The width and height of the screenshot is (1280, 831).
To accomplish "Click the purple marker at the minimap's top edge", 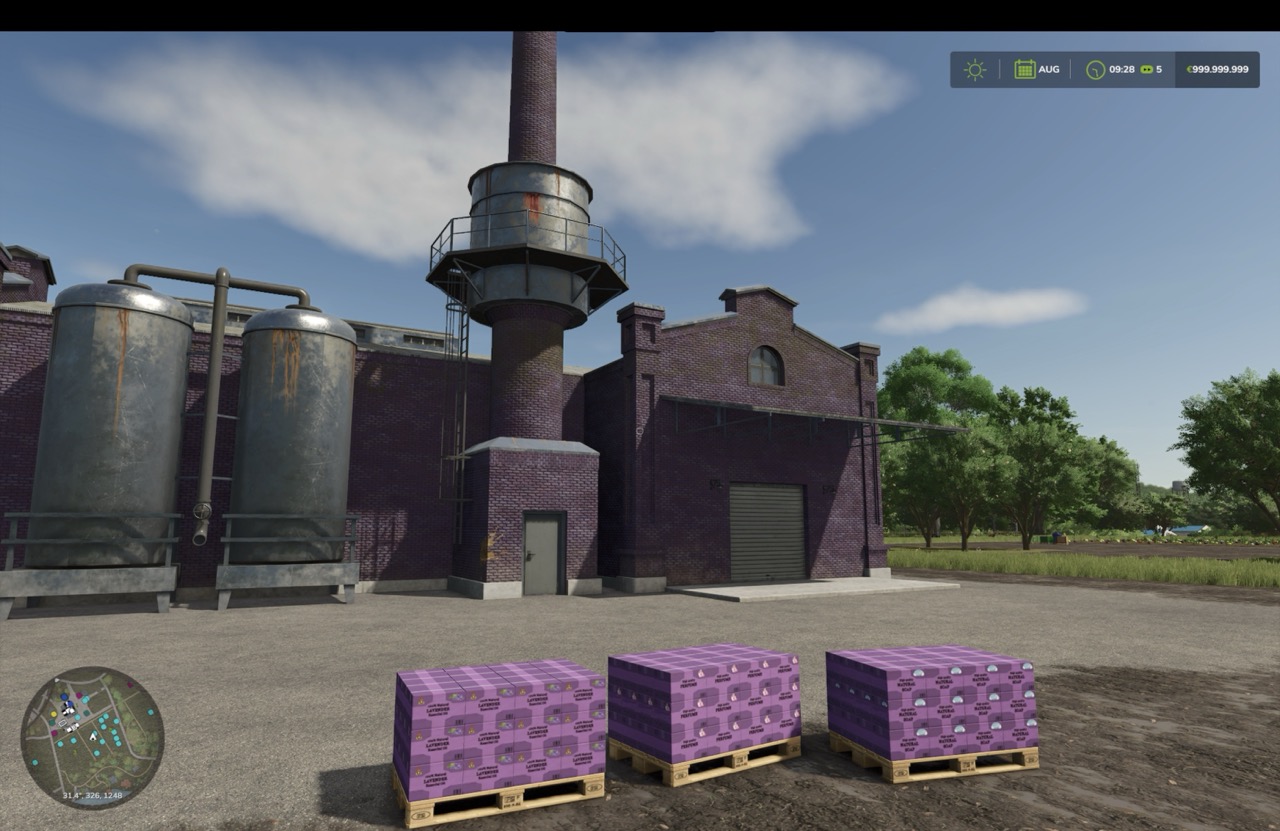I will pyautogui.click(x=130, y=685).
